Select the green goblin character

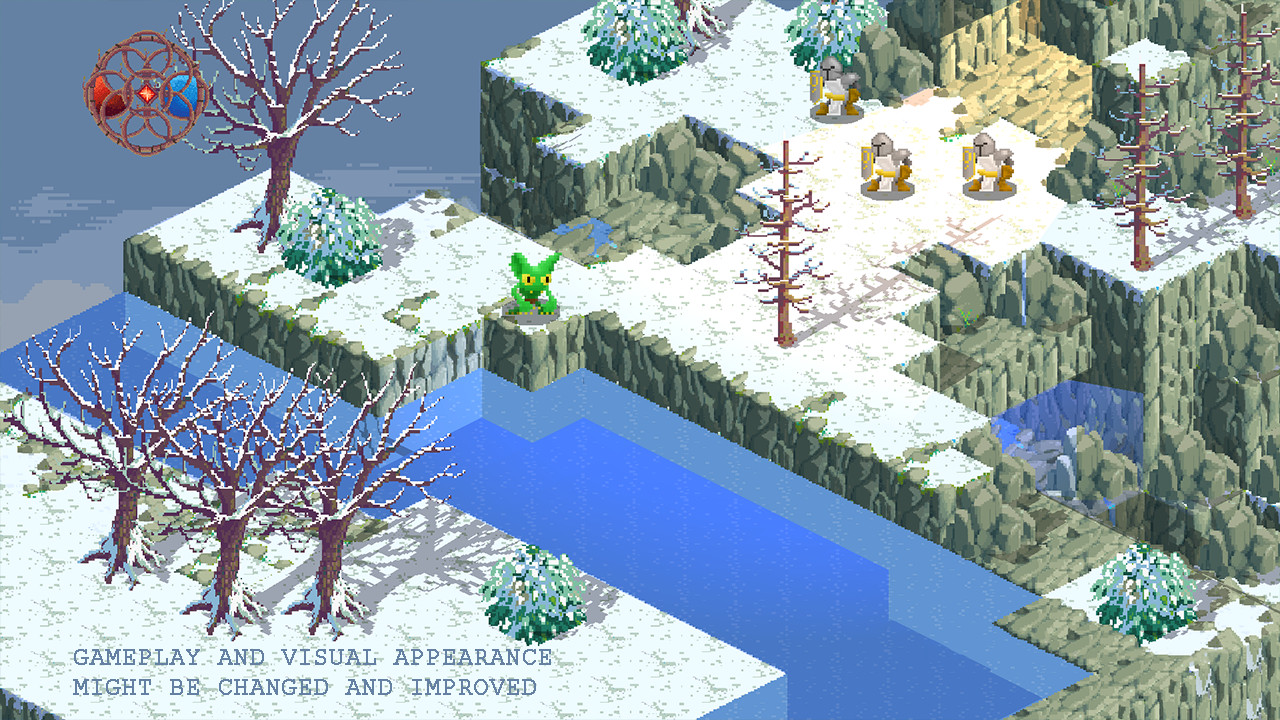coord(533,287)
